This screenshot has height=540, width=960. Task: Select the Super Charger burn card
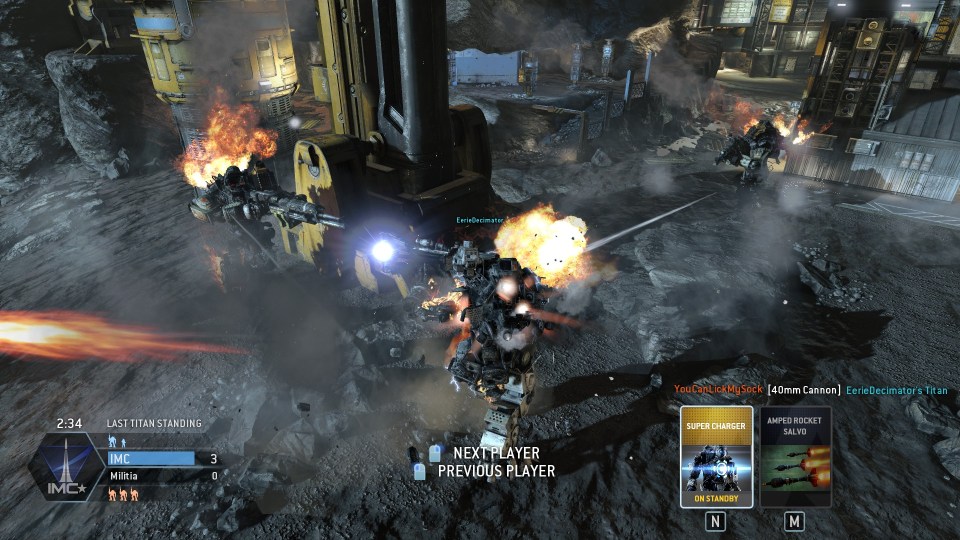coord(715,456)
